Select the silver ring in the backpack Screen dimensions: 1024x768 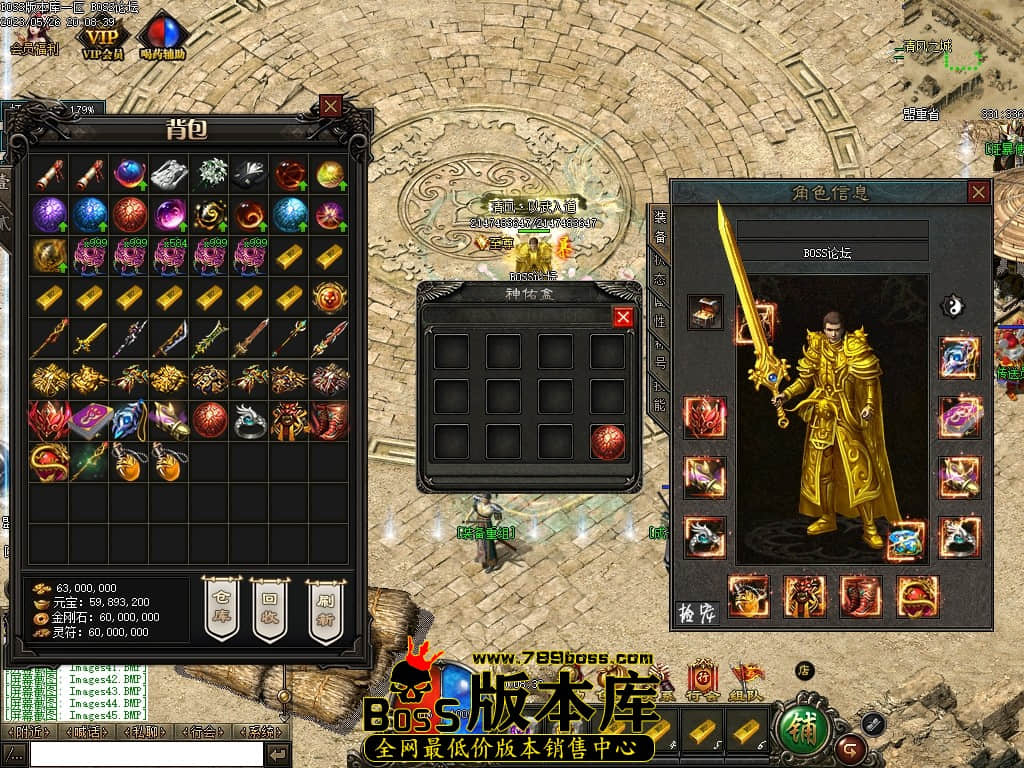pos(249,421)
